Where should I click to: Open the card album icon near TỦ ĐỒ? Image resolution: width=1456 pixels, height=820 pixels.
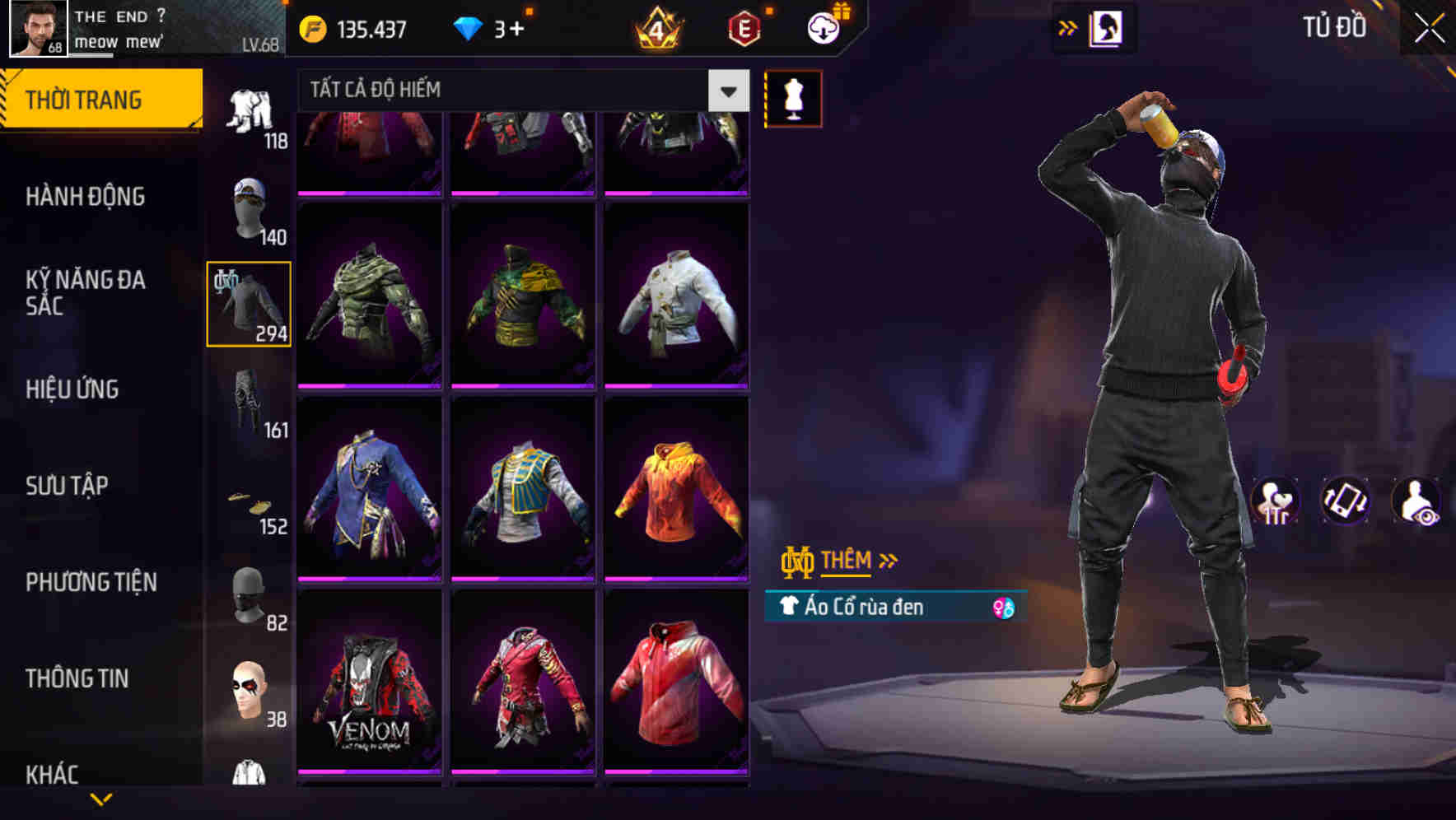click(x=1106, y=27)
